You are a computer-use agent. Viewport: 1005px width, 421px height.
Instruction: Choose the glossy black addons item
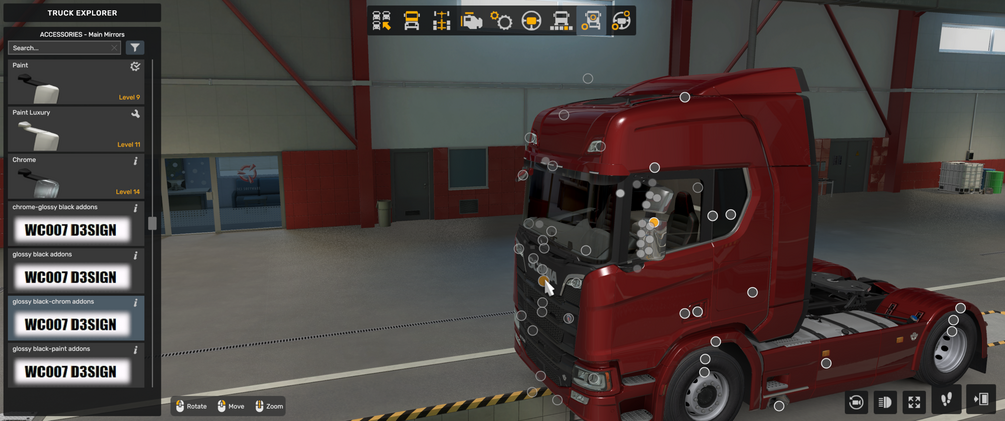coord(75,270)
